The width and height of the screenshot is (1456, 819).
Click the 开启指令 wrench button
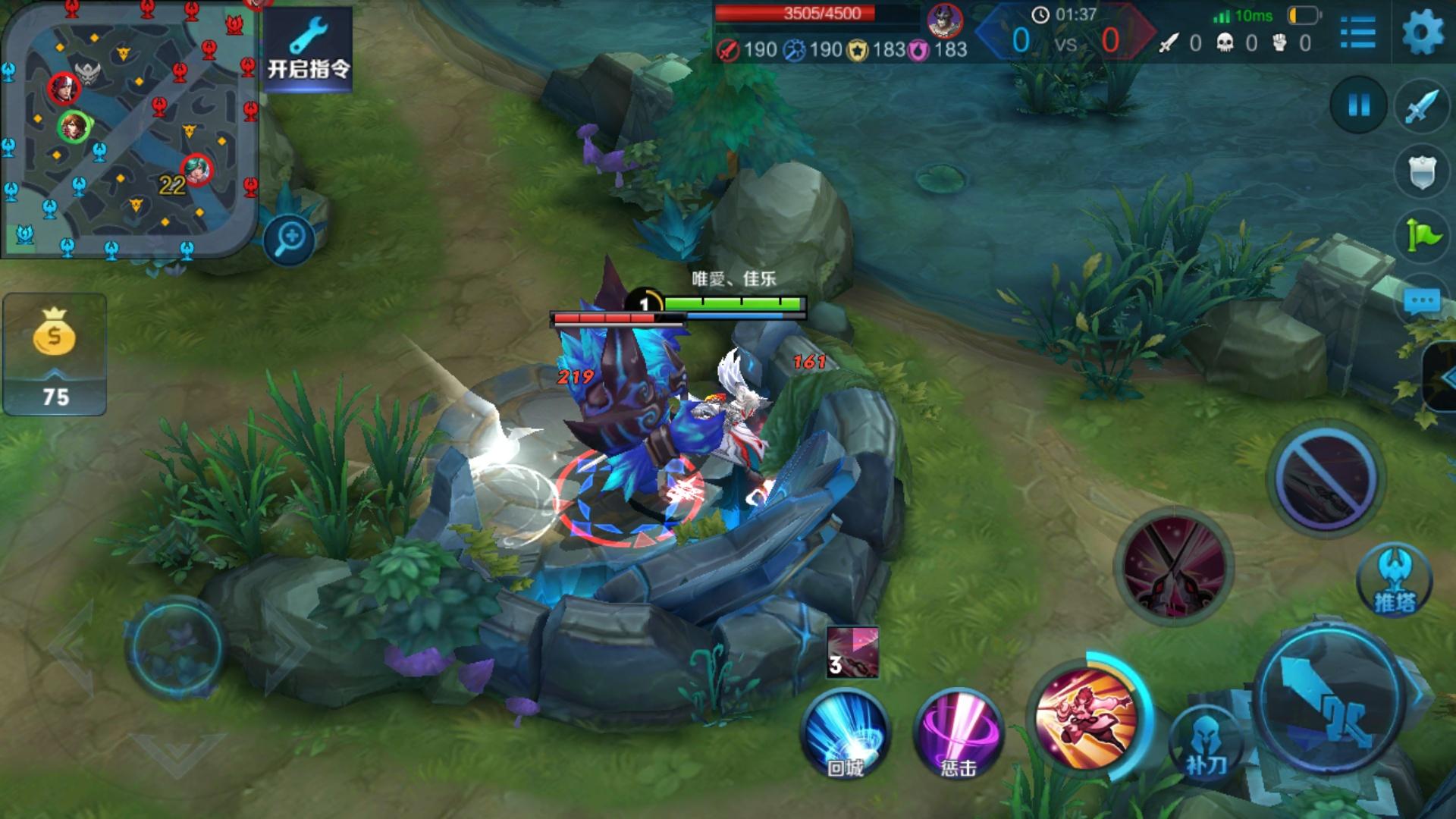[x=308, y=49]
